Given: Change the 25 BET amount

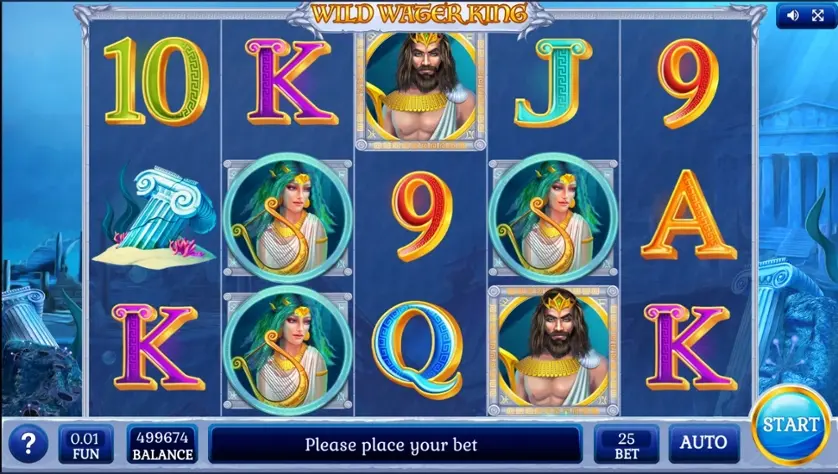Looking at the screenshot, I should [x=626, y=444].
